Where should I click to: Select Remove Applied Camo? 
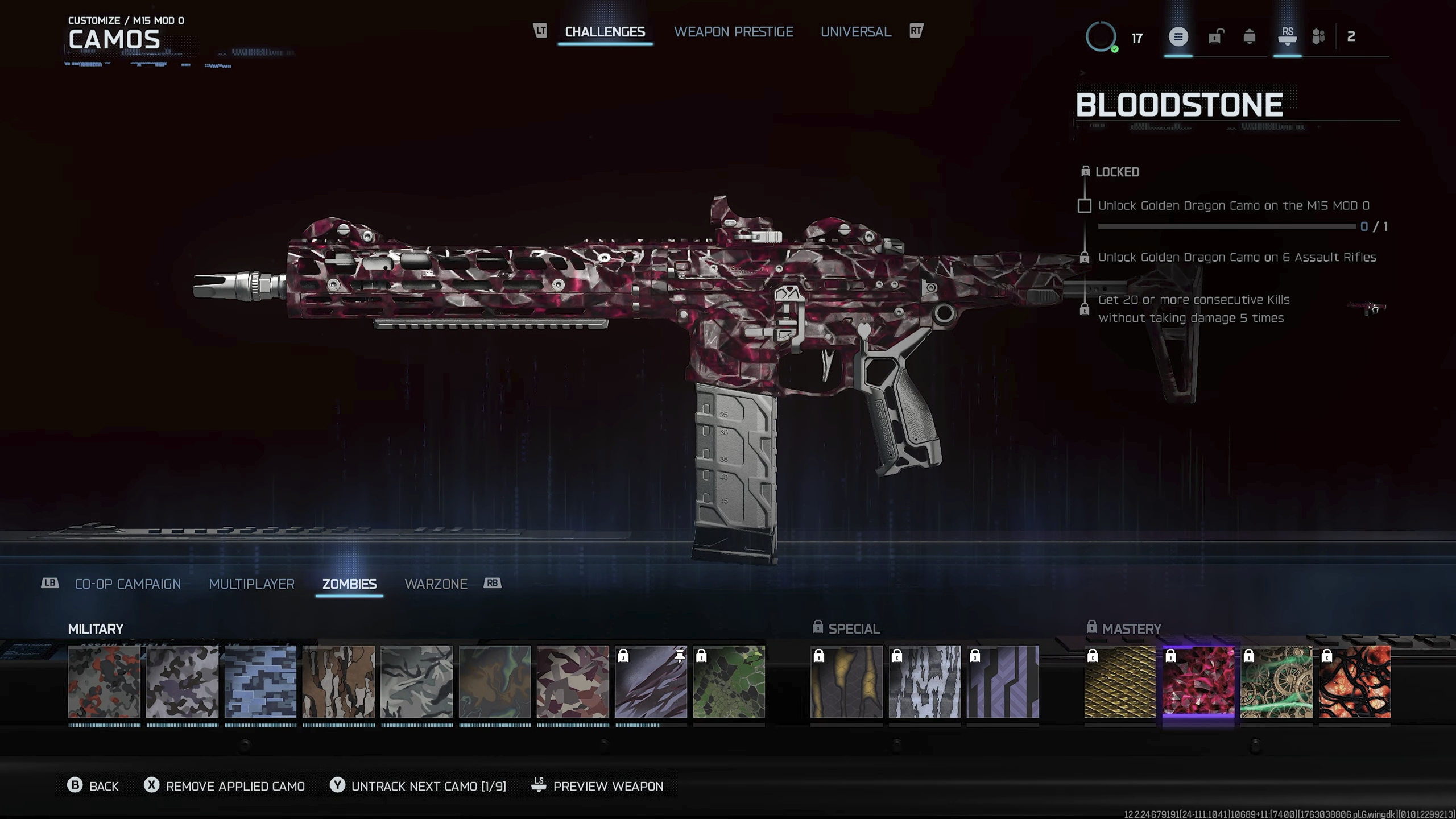(x=234, y=786)
